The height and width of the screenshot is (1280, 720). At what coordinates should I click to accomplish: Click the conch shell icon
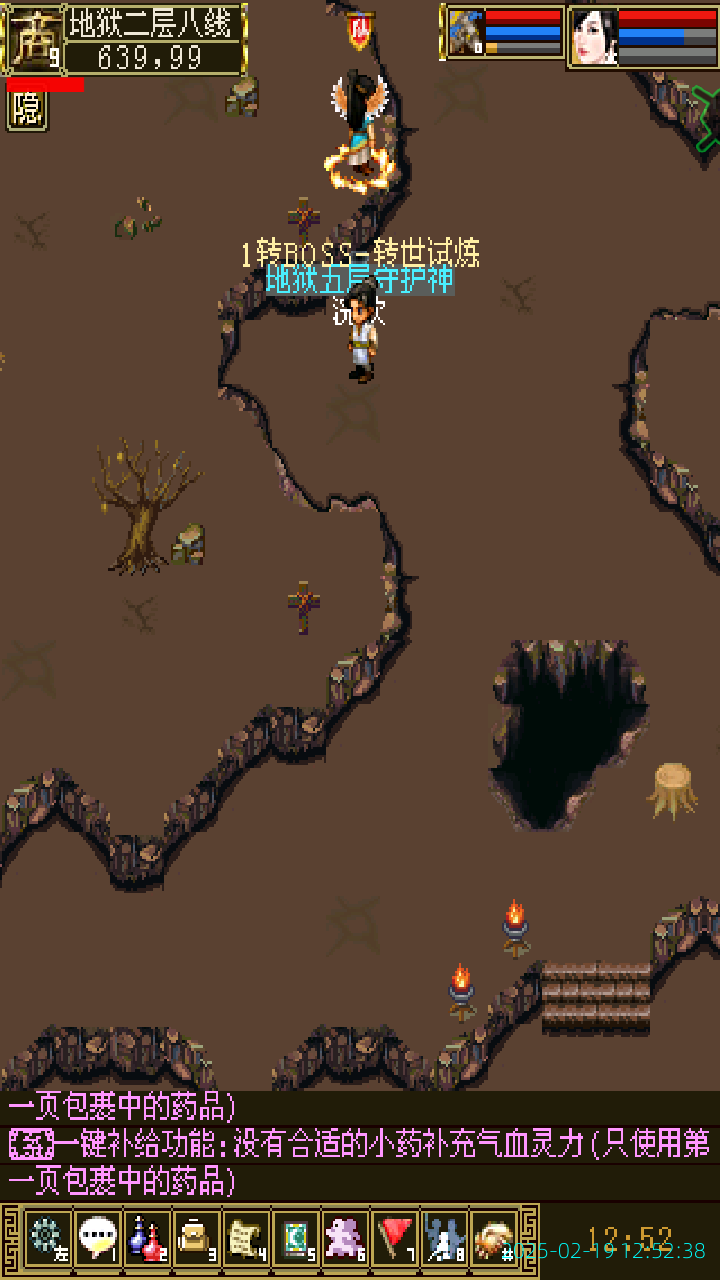click(x=493, y=1239)
